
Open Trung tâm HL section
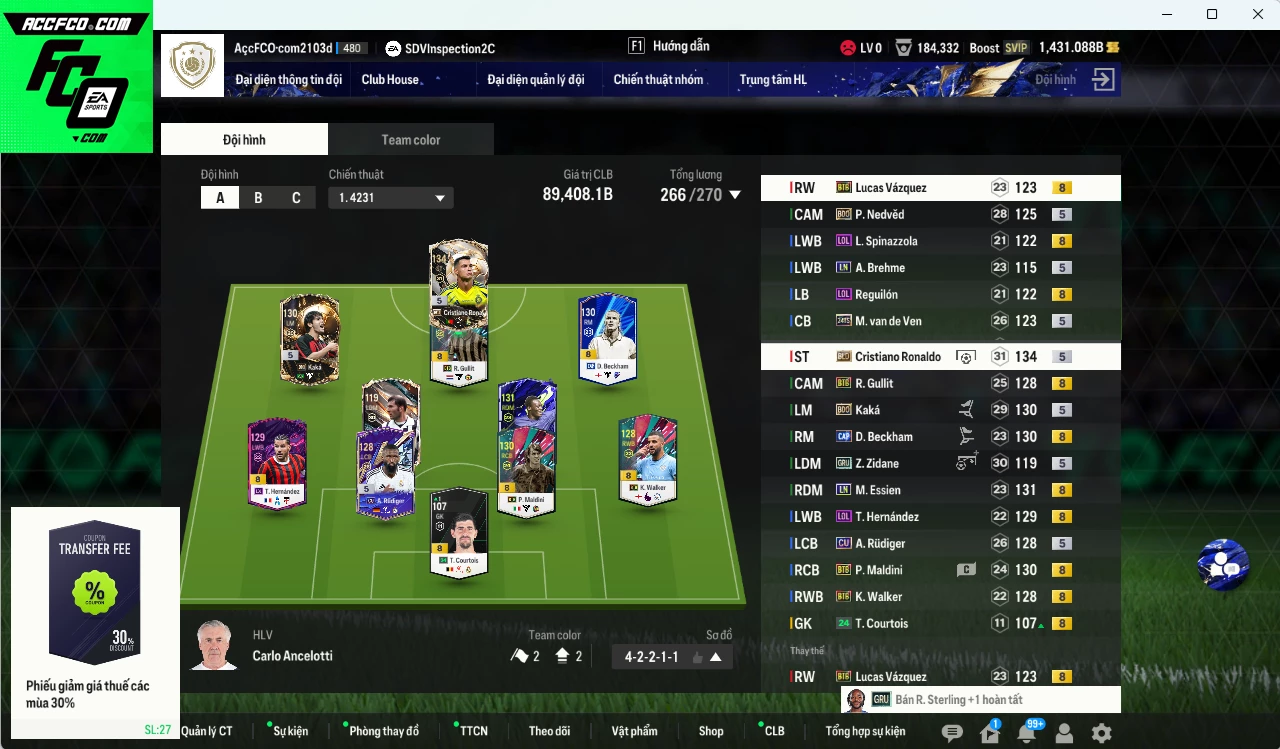click(x=773, y=80)
